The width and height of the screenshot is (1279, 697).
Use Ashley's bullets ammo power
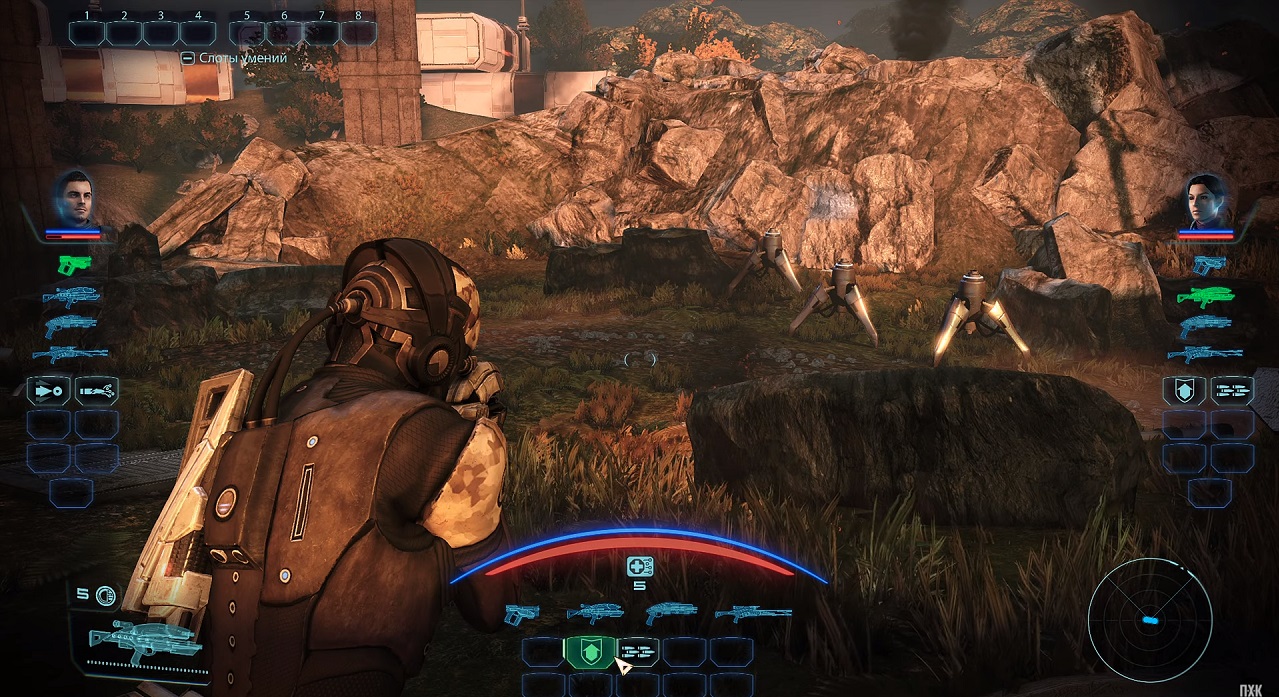pyautogui.click(x=1232, y=391)
